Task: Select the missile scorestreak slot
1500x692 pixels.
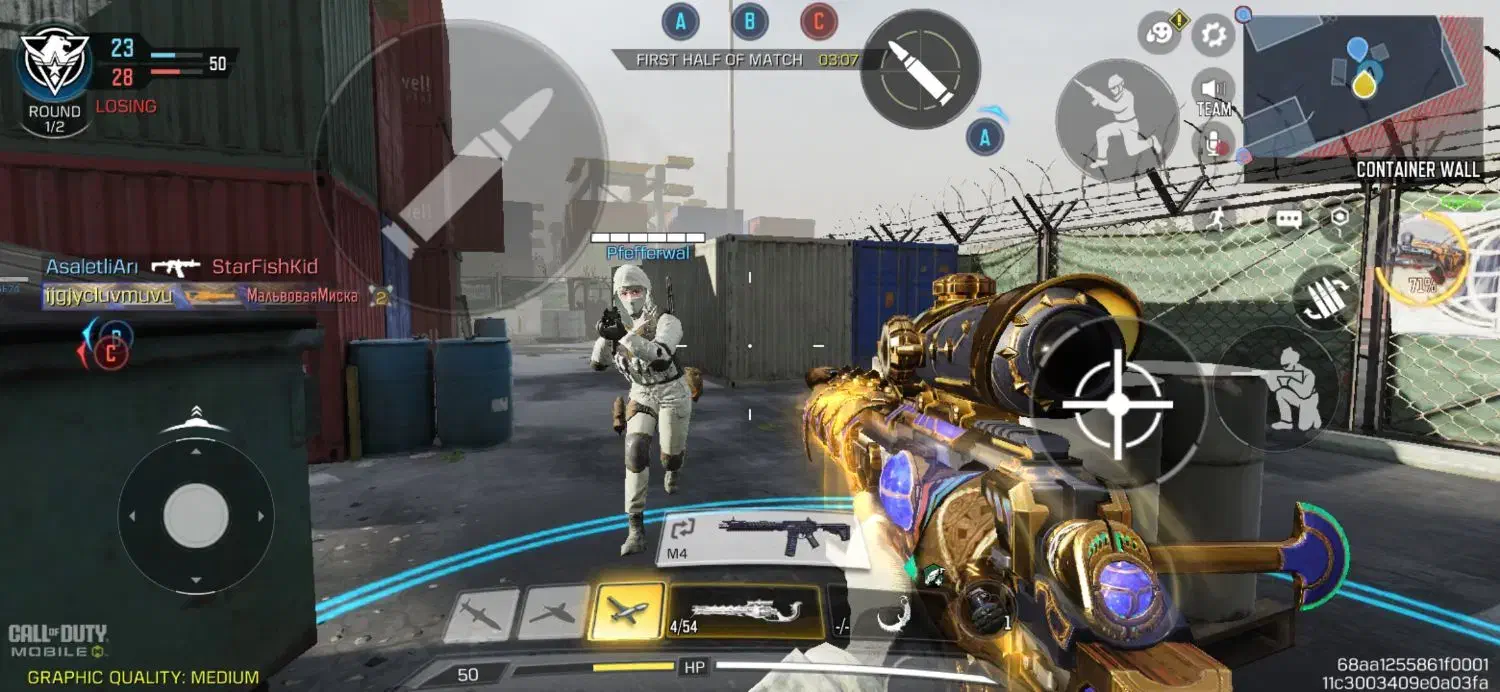Action: 481,614
